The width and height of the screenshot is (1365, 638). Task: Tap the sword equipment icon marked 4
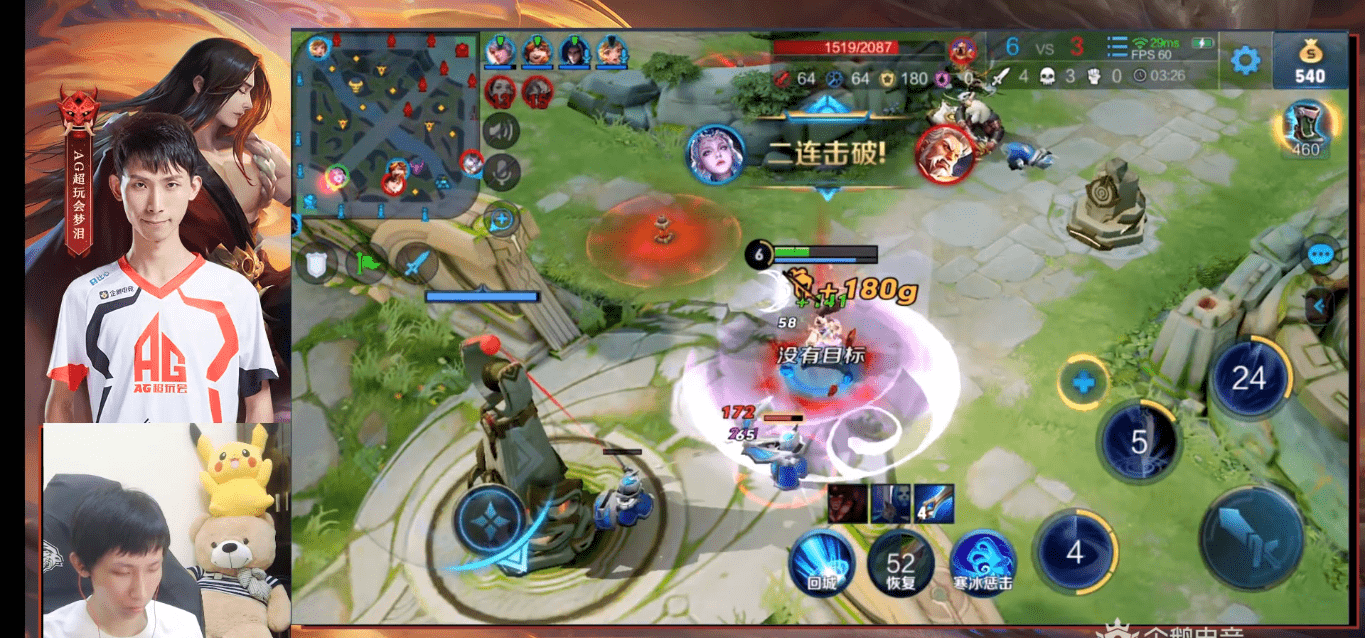click(x=933, y=503)
